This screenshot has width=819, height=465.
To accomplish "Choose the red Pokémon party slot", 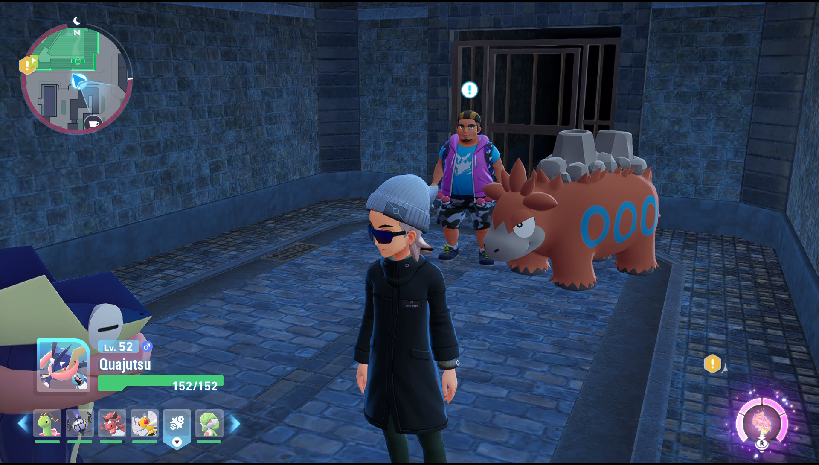I will (x=112, y=424).
